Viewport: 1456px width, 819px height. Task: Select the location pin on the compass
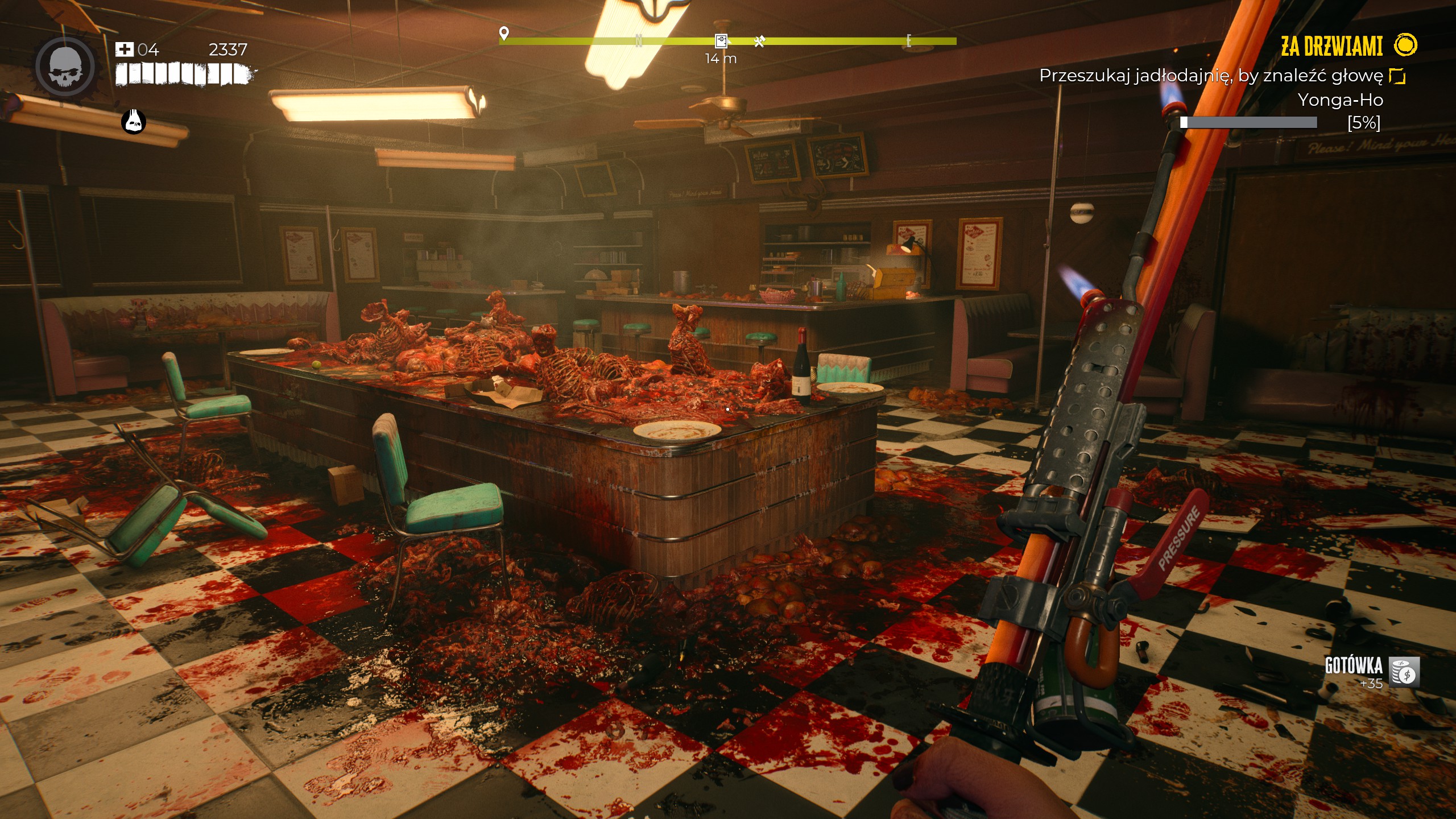pyautogui.click(x=503, y=33)
